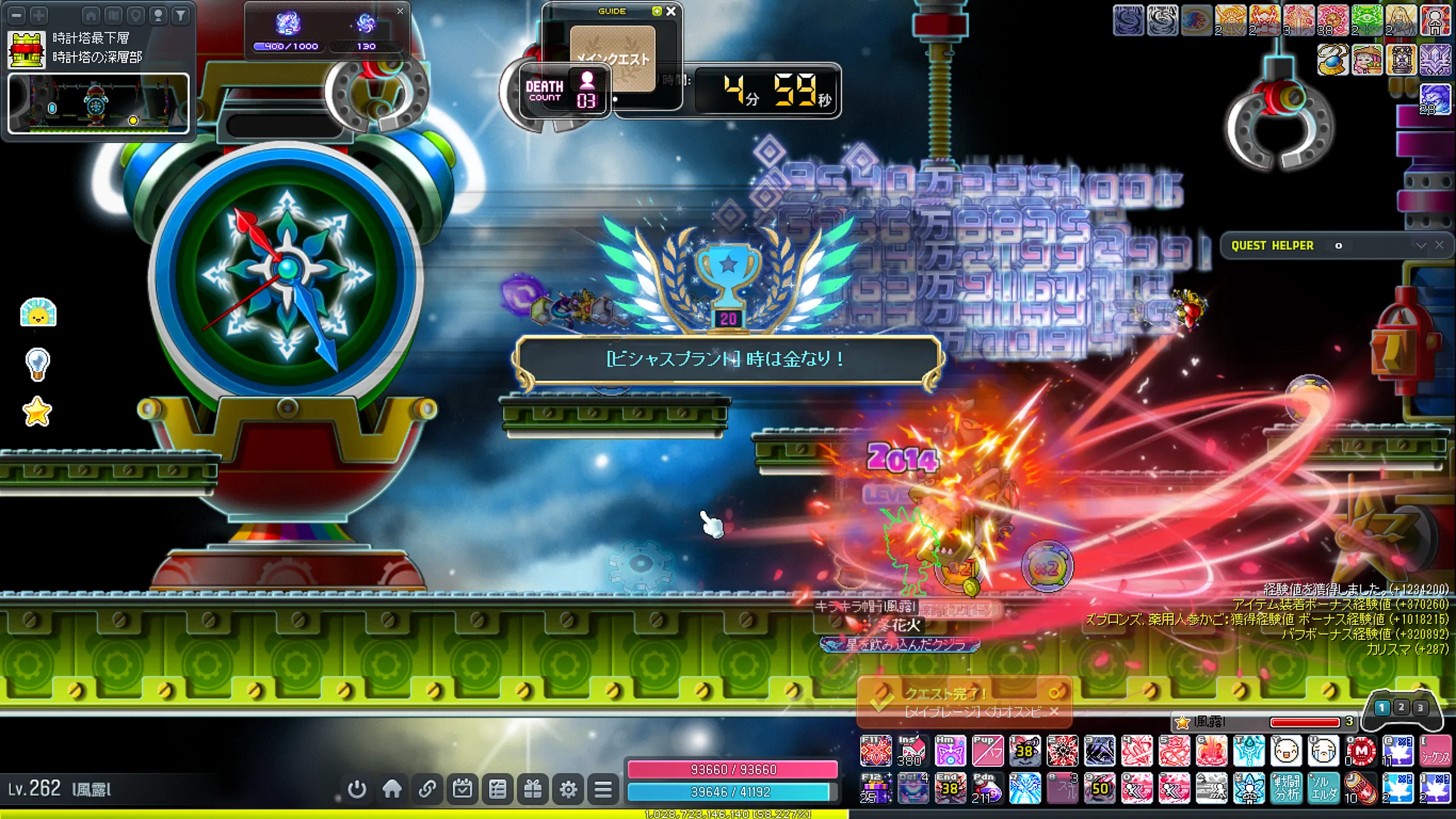Collapse the QUEST HELPER with the arrow

coord(1421,245)
